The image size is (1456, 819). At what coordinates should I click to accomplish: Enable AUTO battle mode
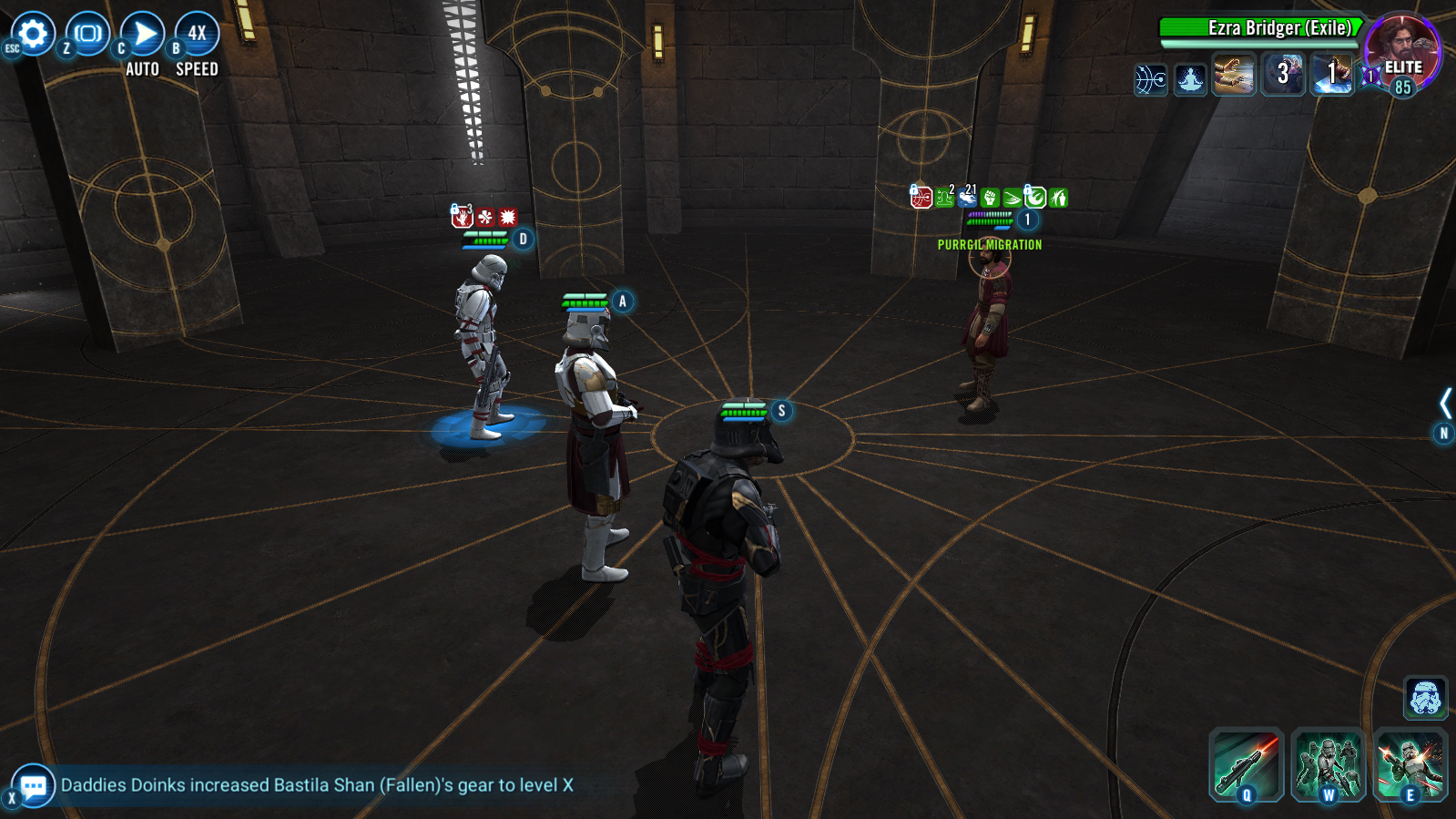pyautogui.click(x=143, y=35)
